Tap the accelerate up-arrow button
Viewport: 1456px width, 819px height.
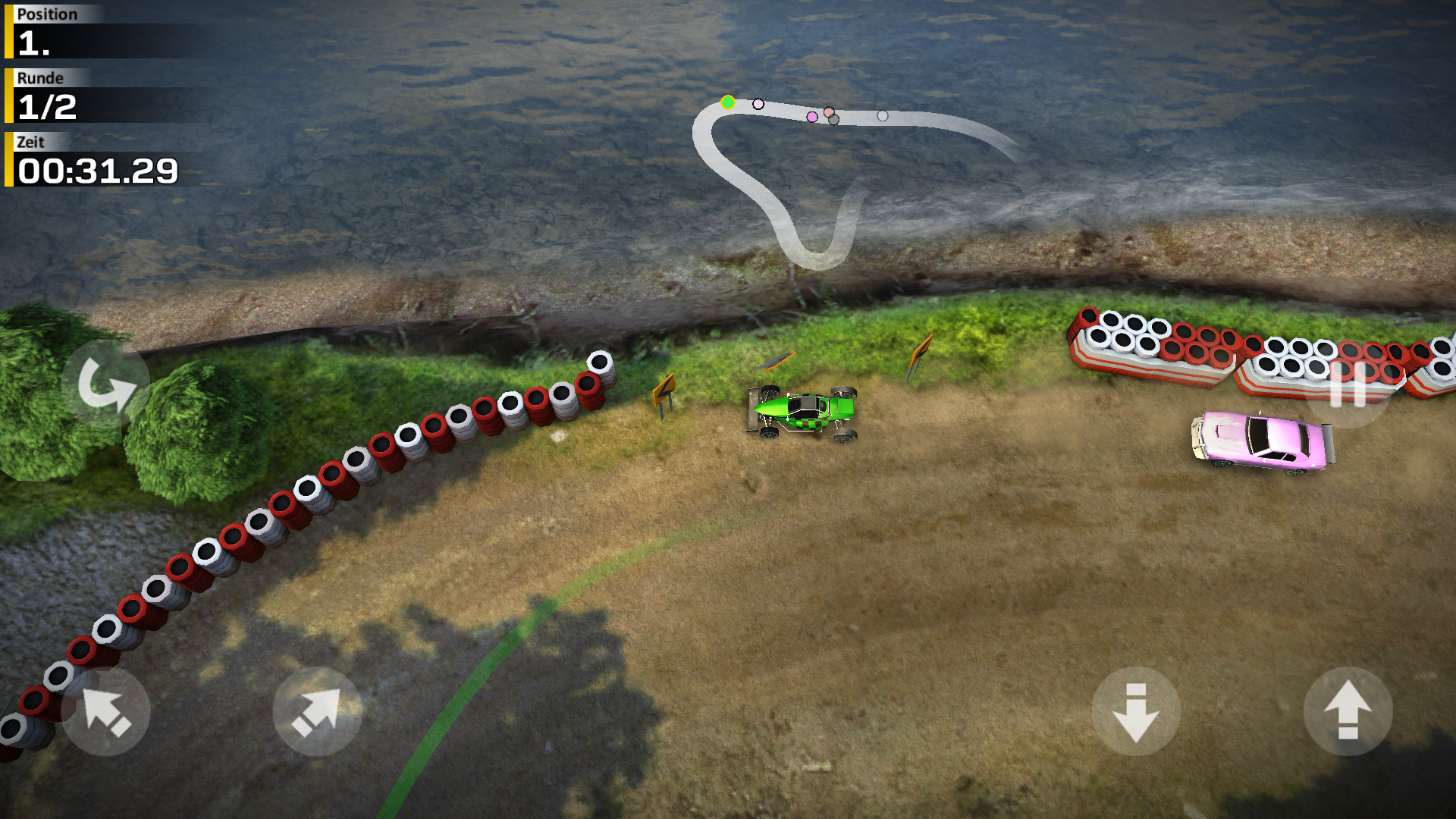pyautogui.click(x=1348, y=711)
